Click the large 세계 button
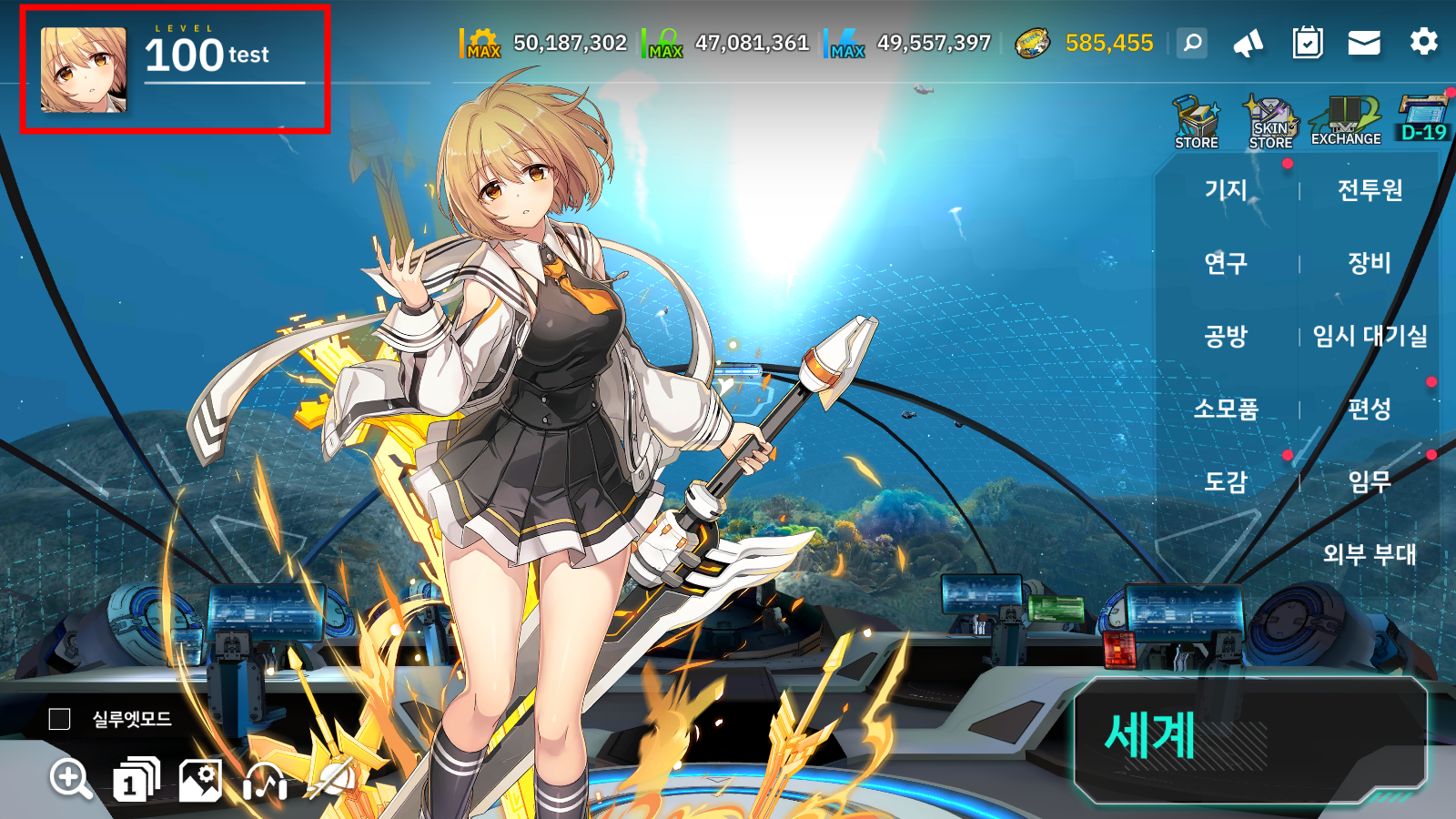 click(x=1249, y=736)
